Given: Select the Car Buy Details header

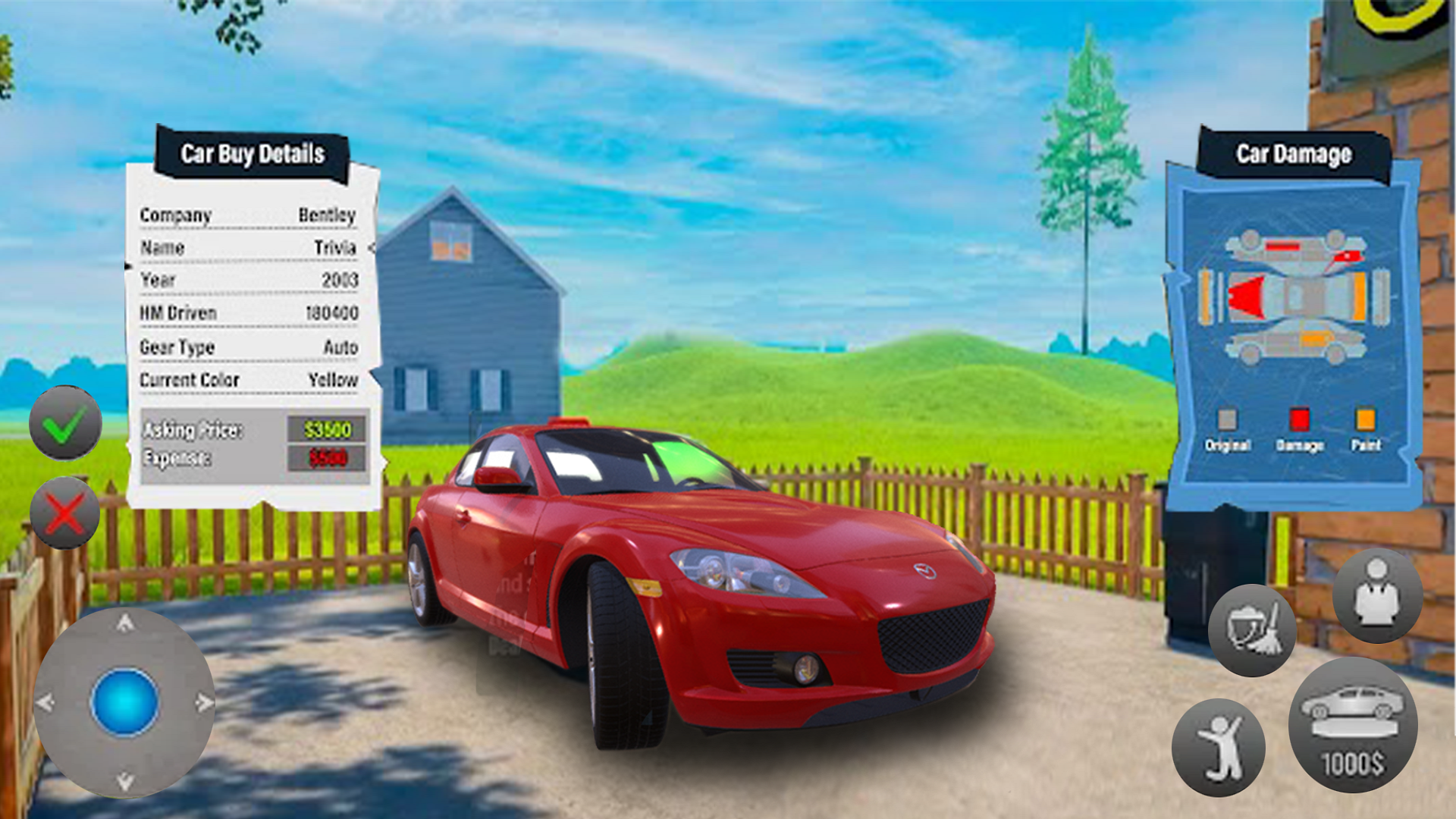Looking at the screenshot, I should click(253, 154).
